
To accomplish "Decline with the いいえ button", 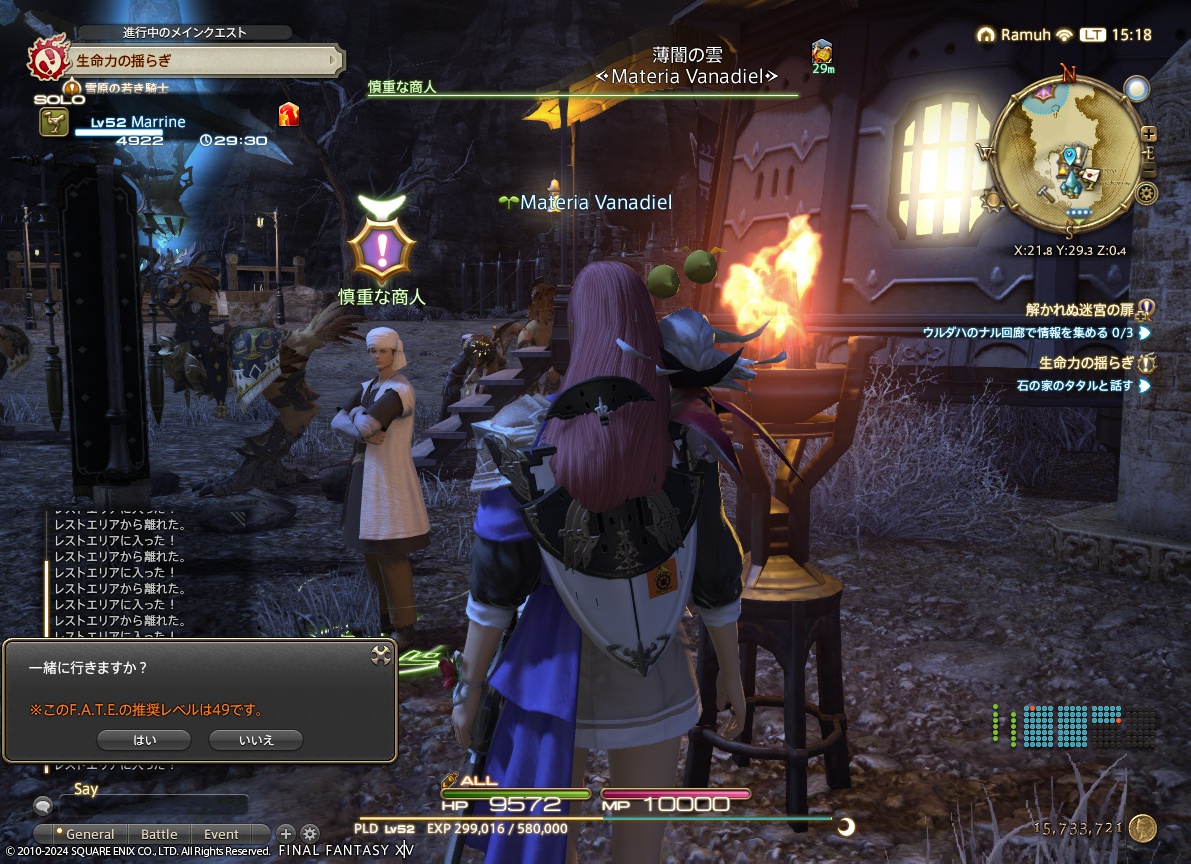I will pos(255,740).
